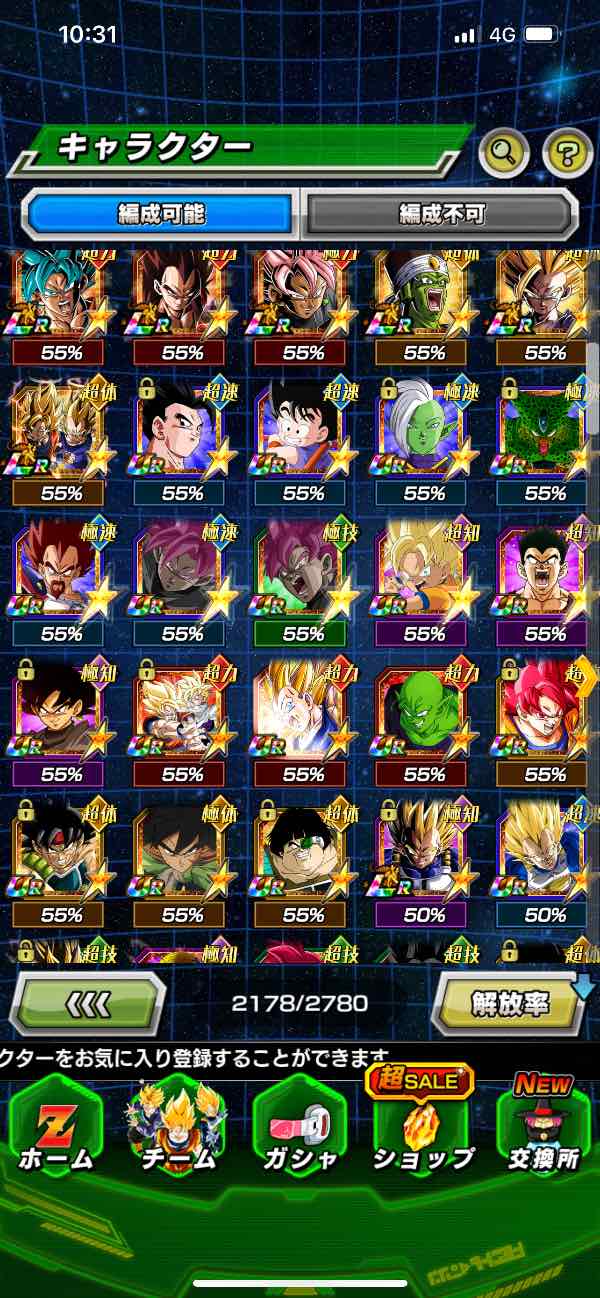Screen dimensions: 600x1298
Task: Open the チーム menu
Action: pyautogui.click(x=177, y=1131)
